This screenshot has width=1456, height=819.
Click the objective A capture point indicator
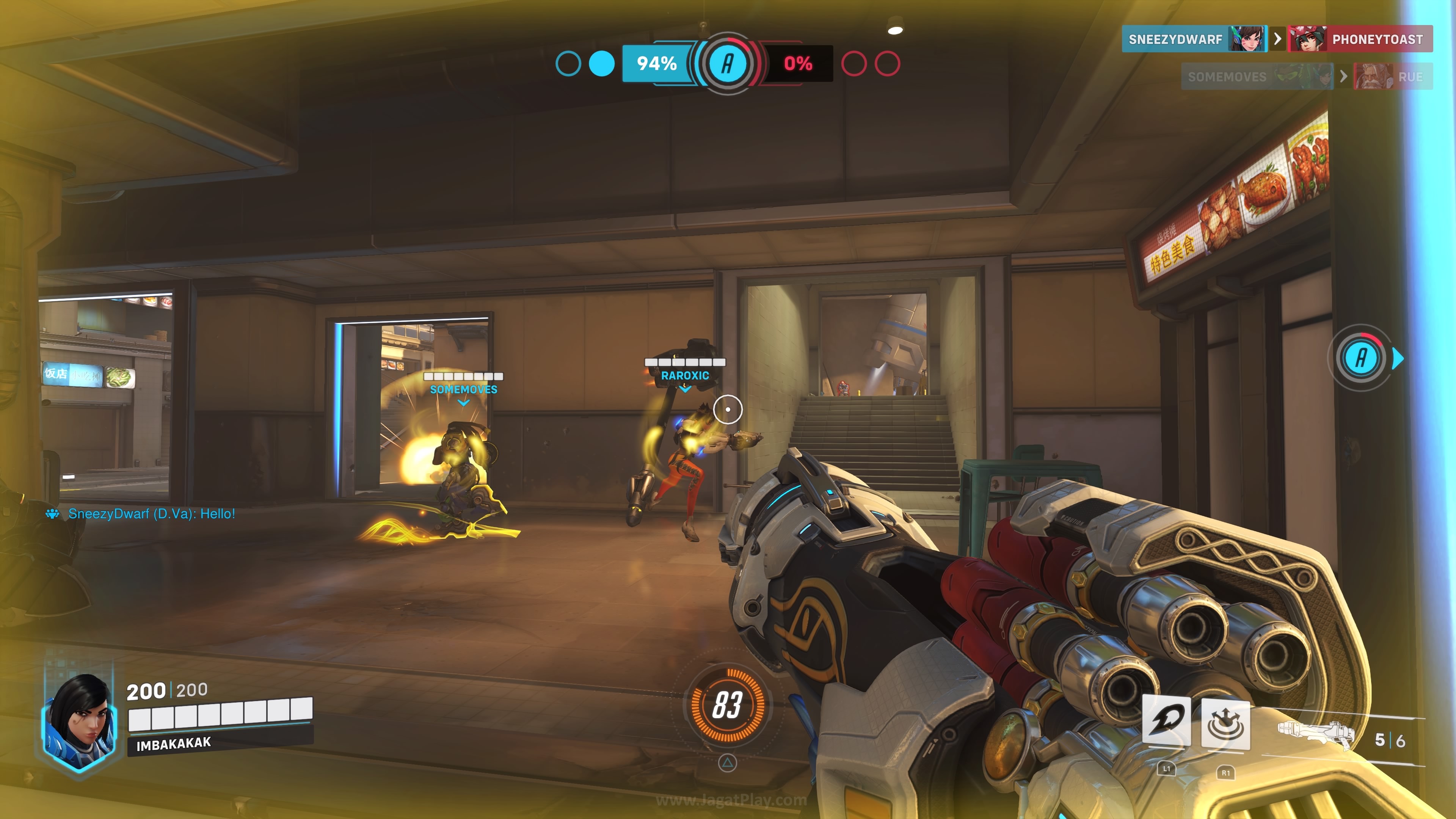(728, 63)
